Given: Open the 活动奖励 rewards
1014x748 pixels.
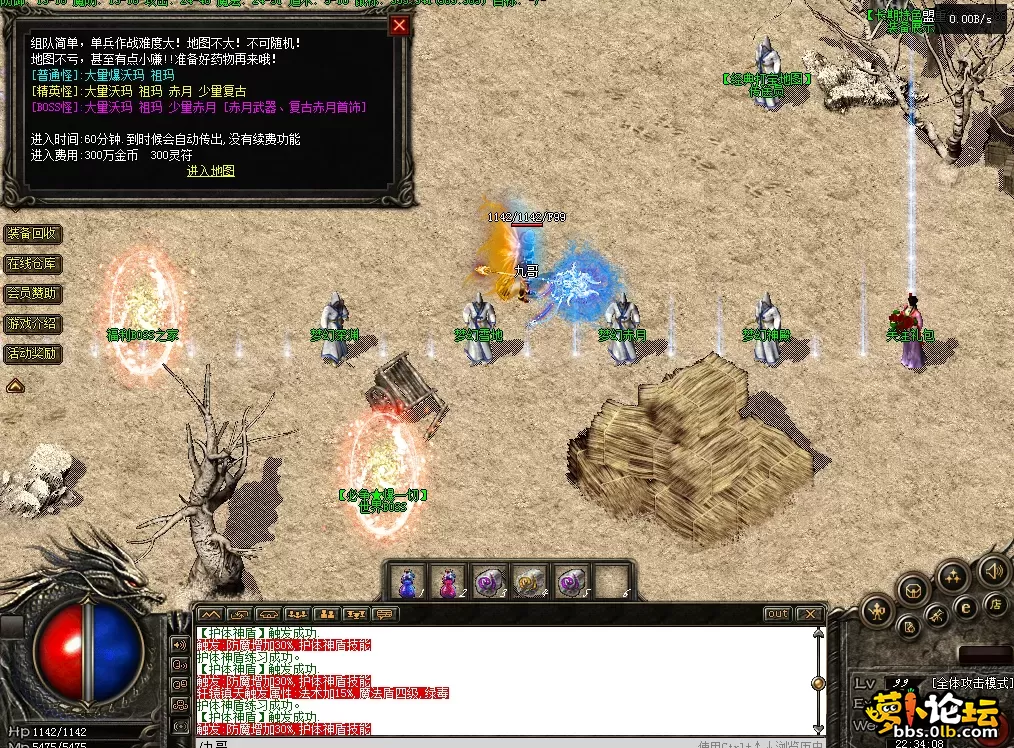Looking at the screenshot, I should tap(33, 353).
